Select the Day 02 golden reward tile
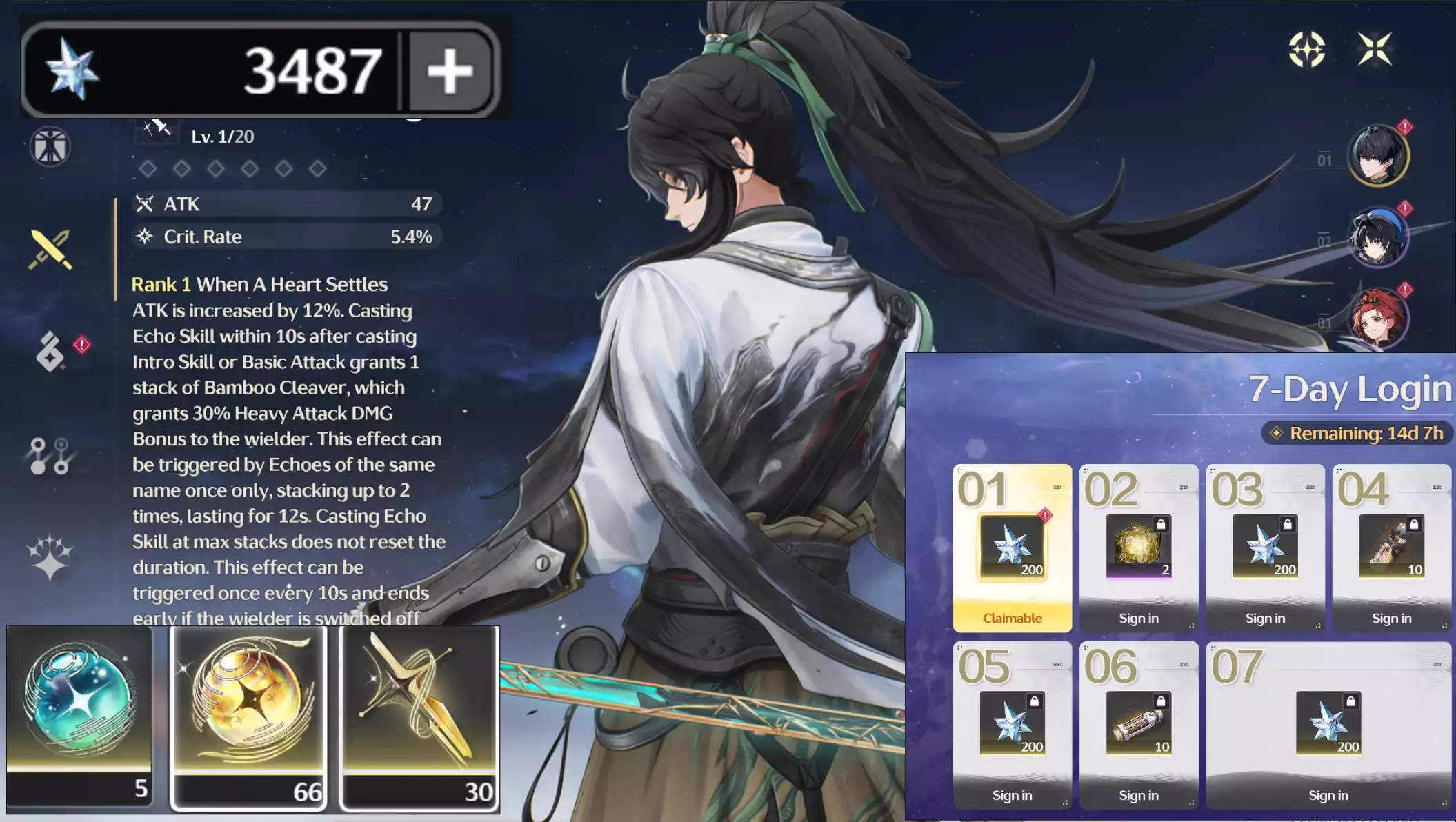The height and width of the screenshot is (822, 1456). 1138,548
